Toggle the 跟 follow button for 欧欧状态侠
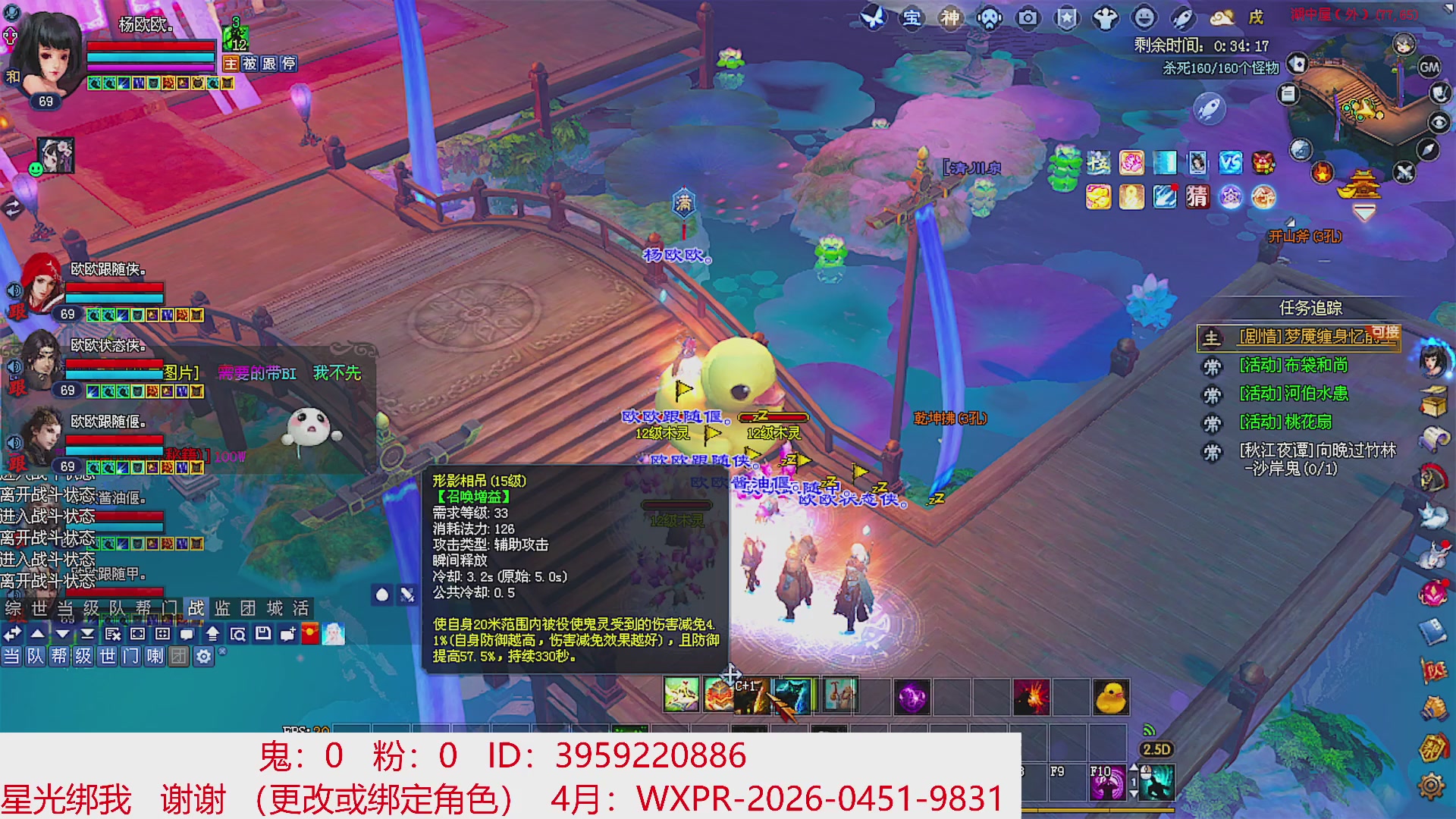 (x=17, y=388)
